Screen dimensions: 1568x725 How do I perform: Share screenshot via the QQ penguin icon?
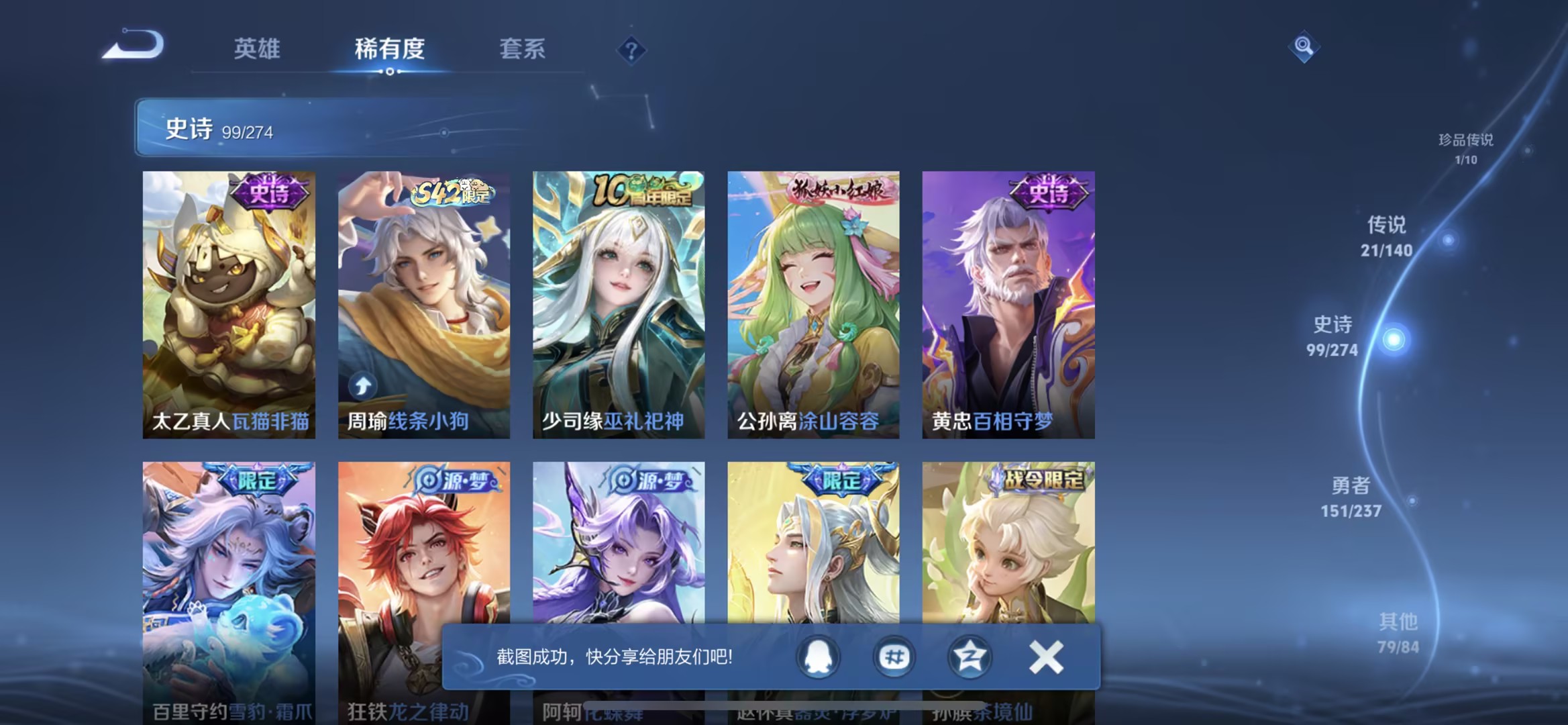(x=818, y=658)
